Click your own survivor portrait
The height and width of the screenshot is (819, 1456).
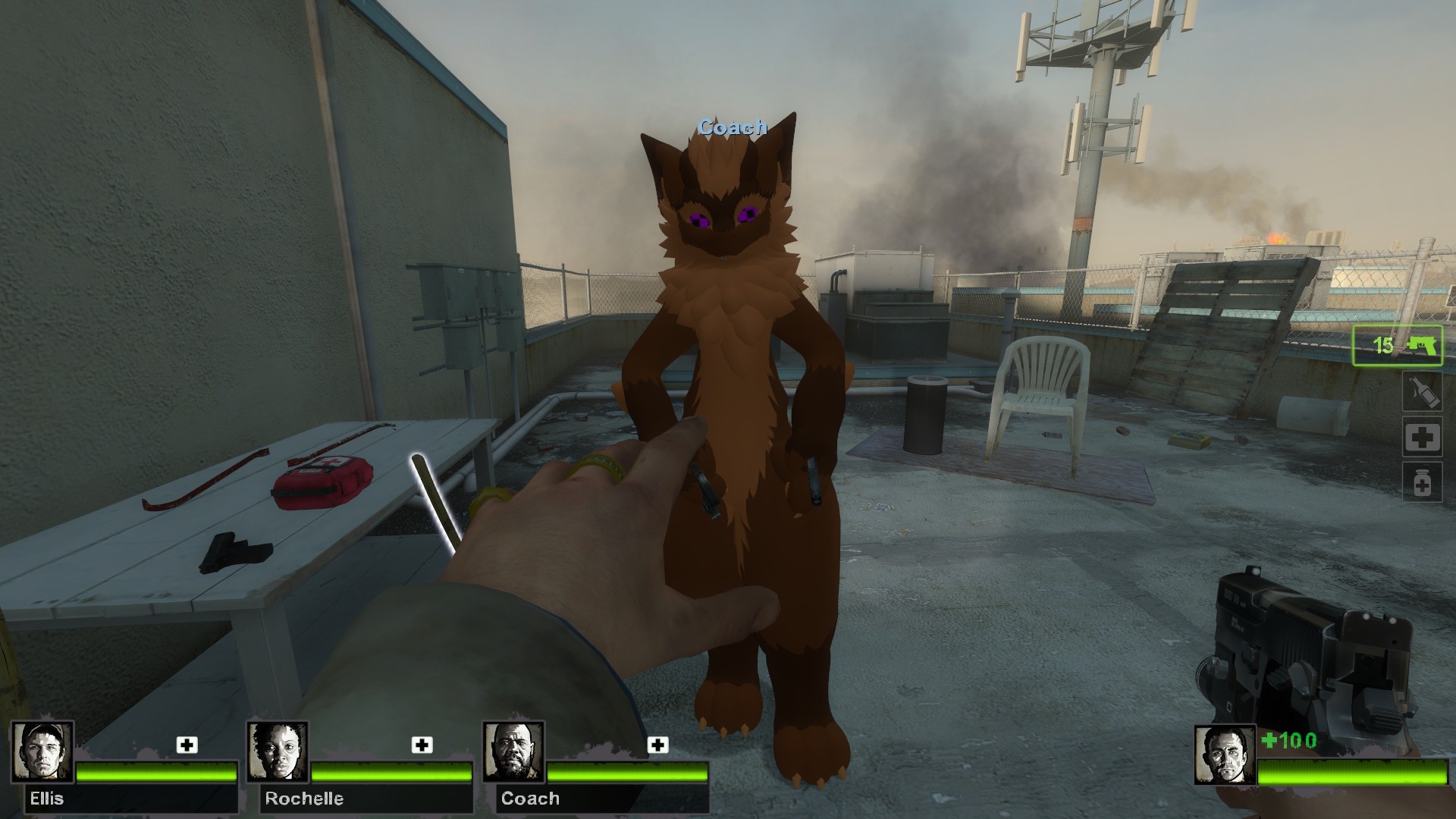tap(1224, 755)
